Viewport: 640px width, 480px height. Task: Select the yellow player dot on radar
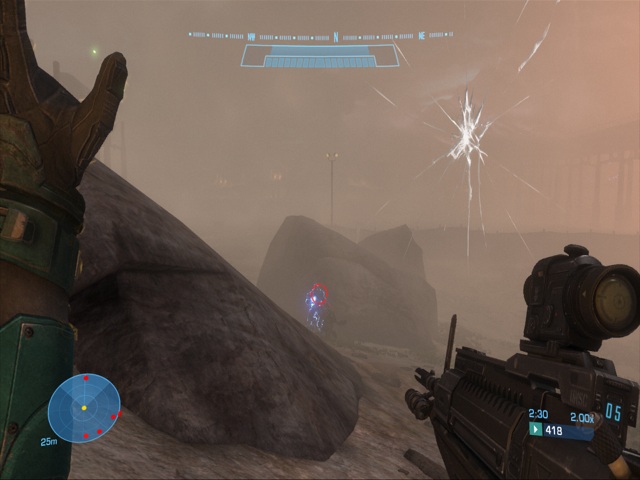pyautogui.click(x=84, y=408)
